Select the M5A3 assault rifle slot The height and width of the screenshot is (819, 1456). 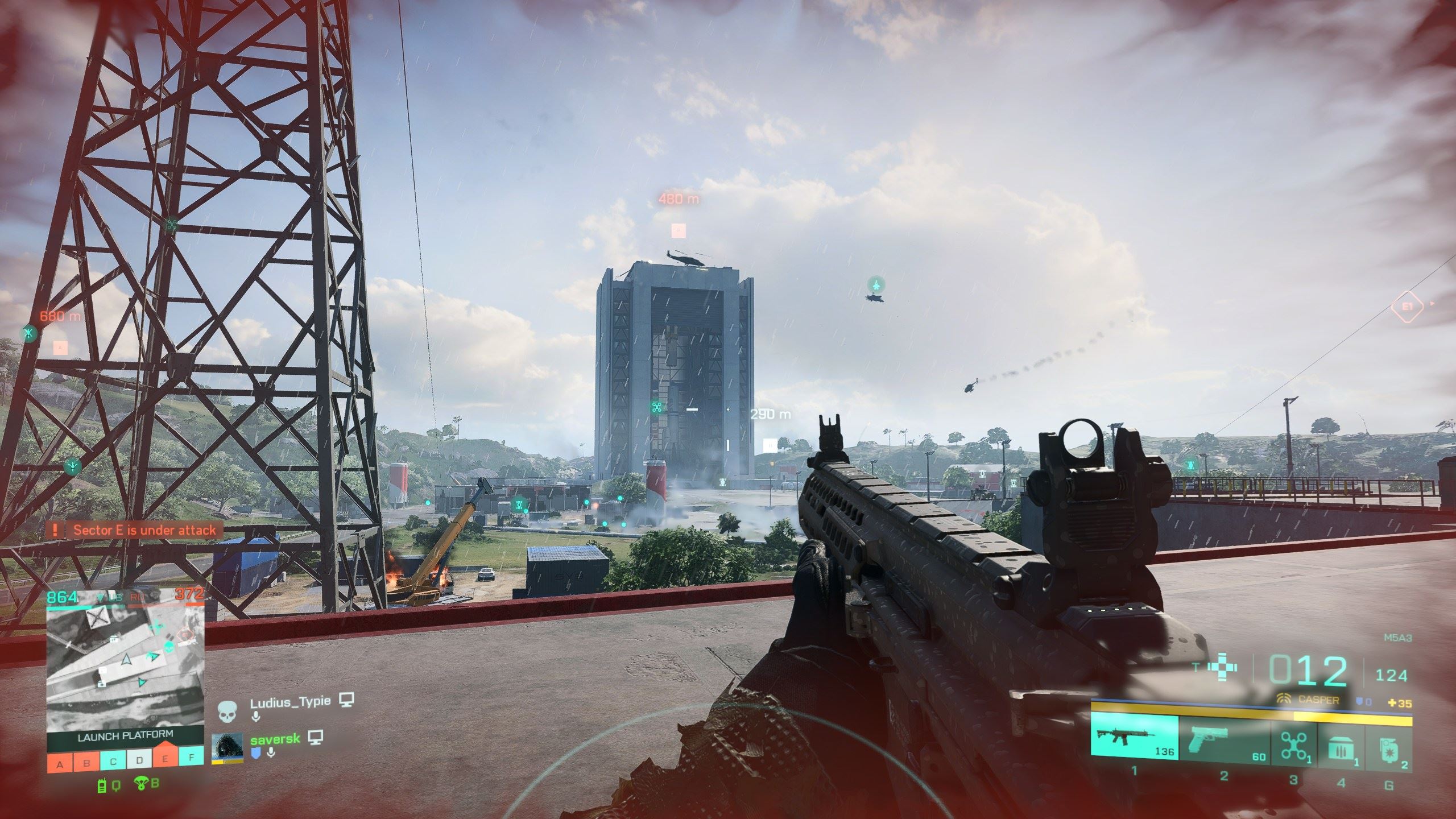point(1134,738)
